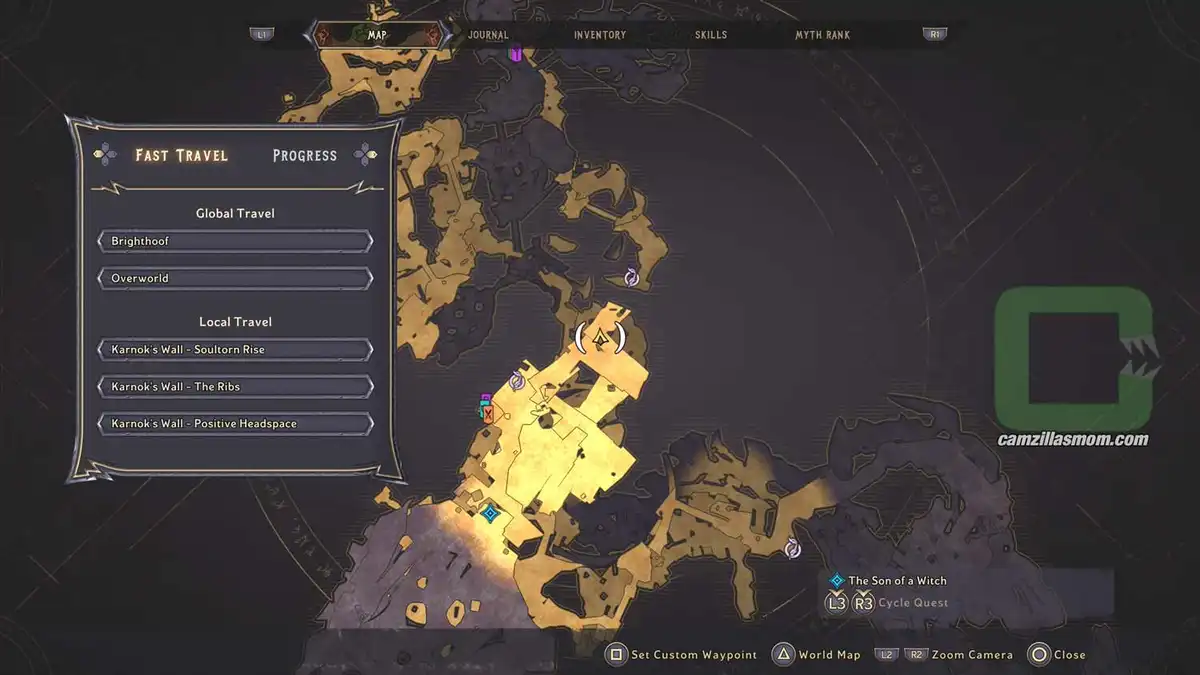Select the player arrow marker on map
Screen dimensions: 1200x675
pos(601,338)
